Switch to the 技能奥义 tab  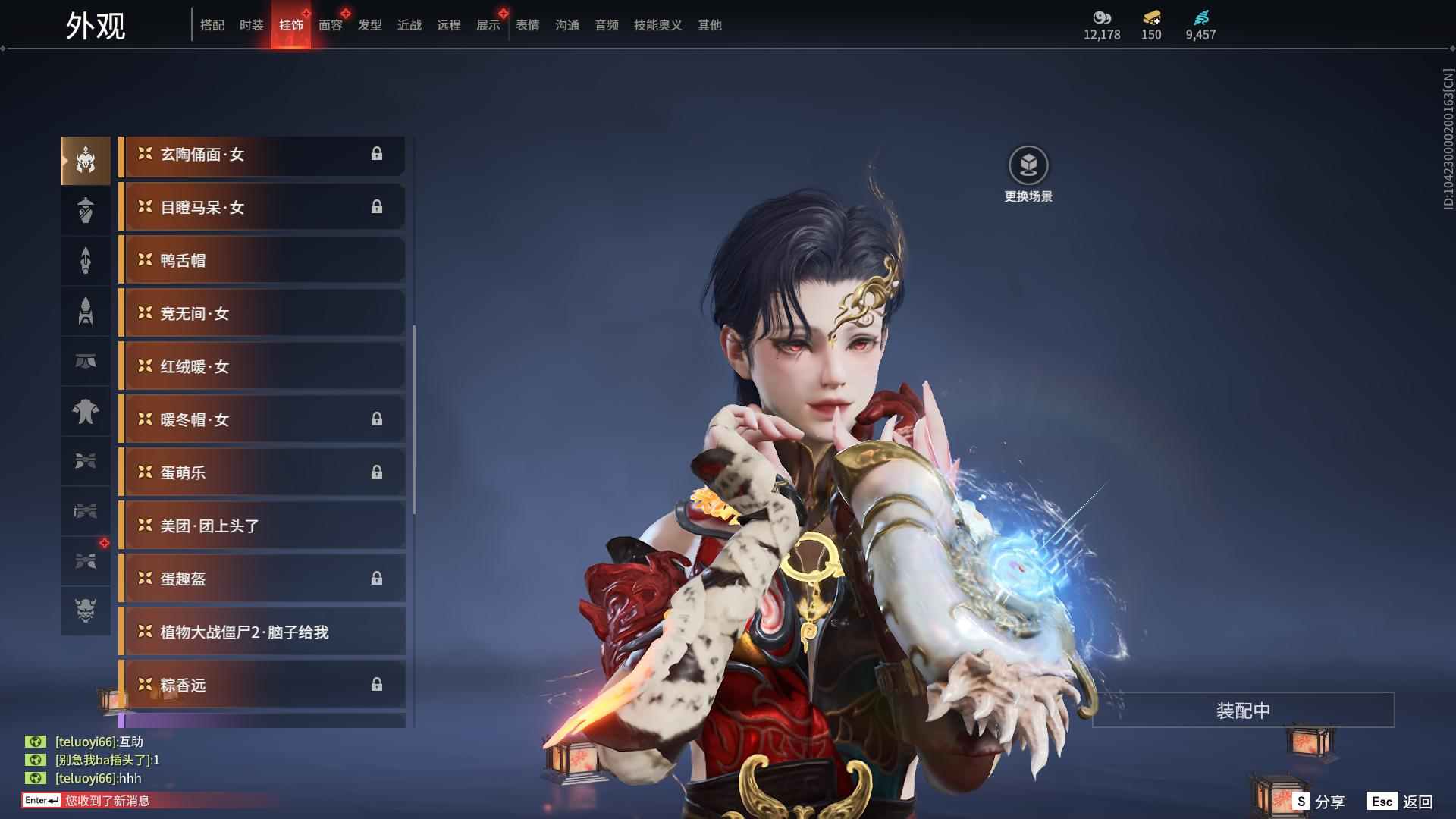click(x=658, y=25)
